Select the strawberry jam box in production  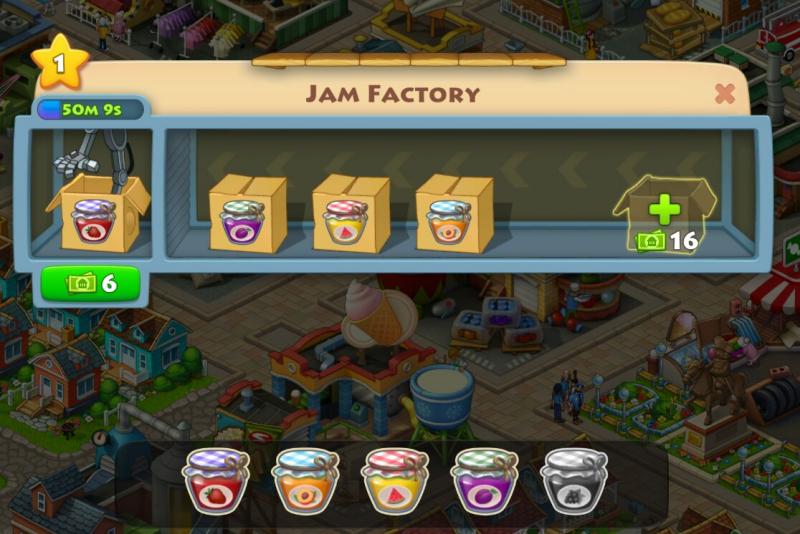pos(97,214)
